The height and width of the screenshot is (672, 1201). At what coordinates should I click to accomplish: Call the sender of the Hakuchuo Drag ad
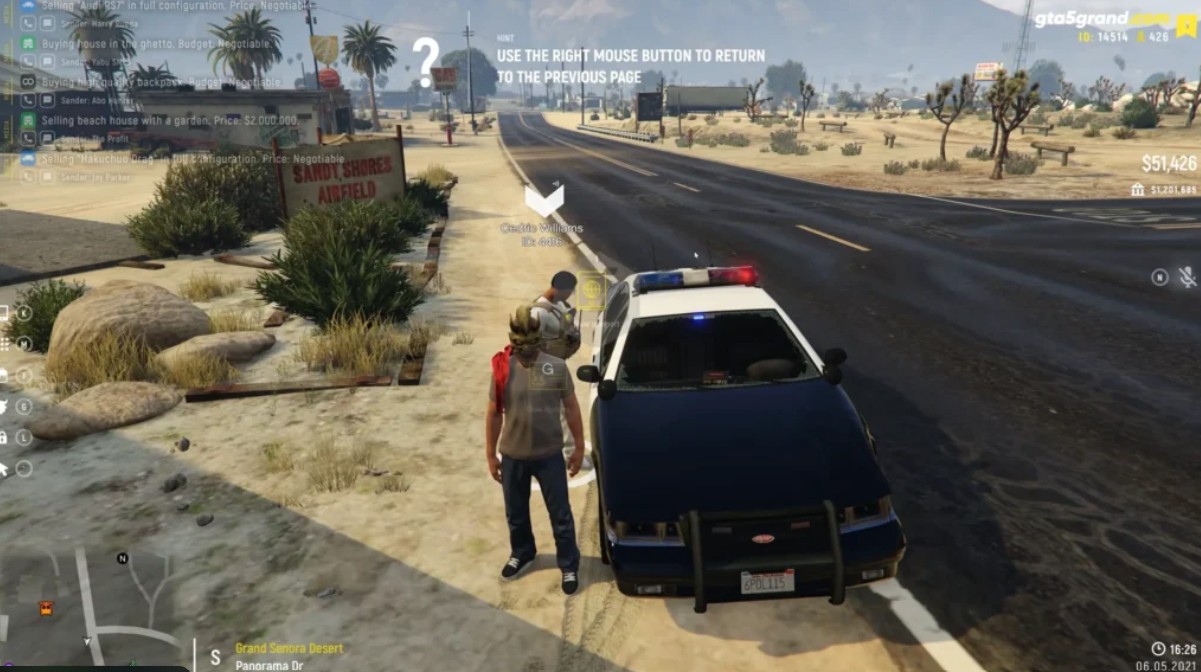29,176
